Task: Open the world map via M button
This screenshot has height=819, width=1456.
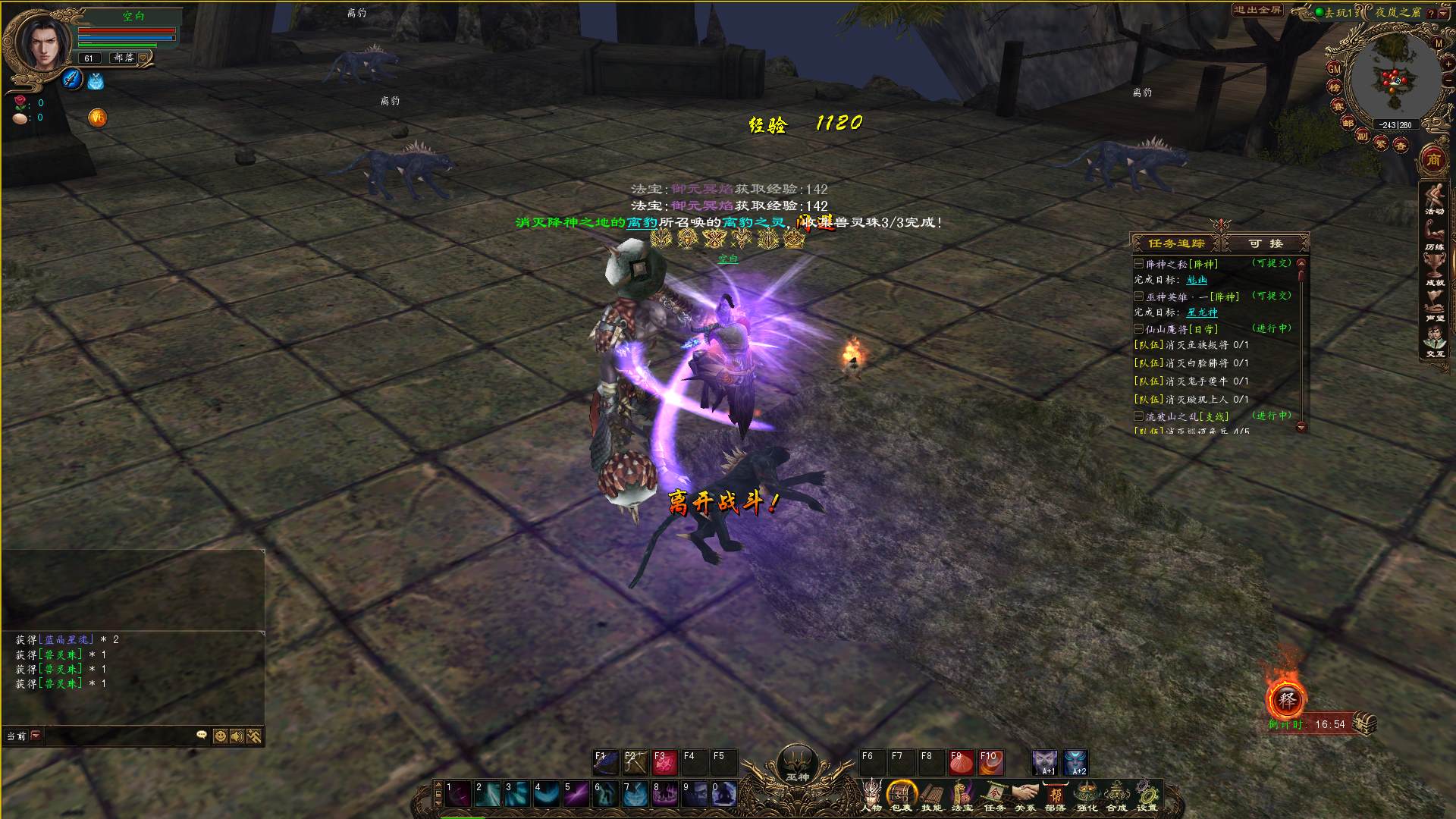Action: click(x=1439, y=43)
